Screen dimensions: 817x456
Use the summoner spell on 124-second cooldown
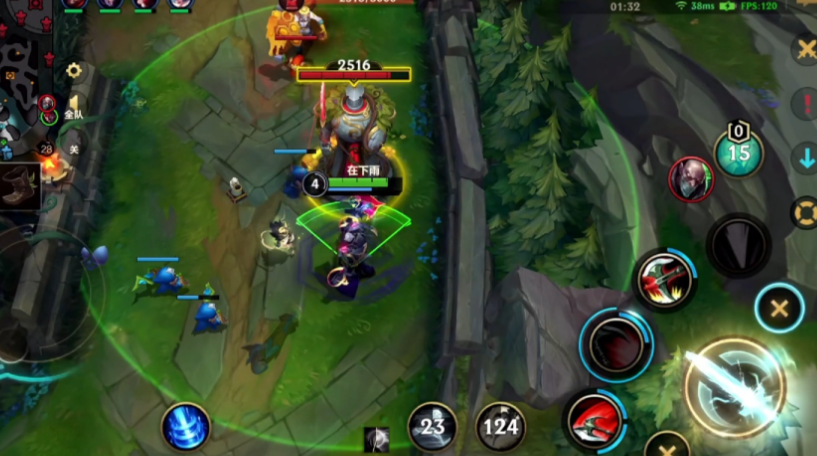click(500, 427)
